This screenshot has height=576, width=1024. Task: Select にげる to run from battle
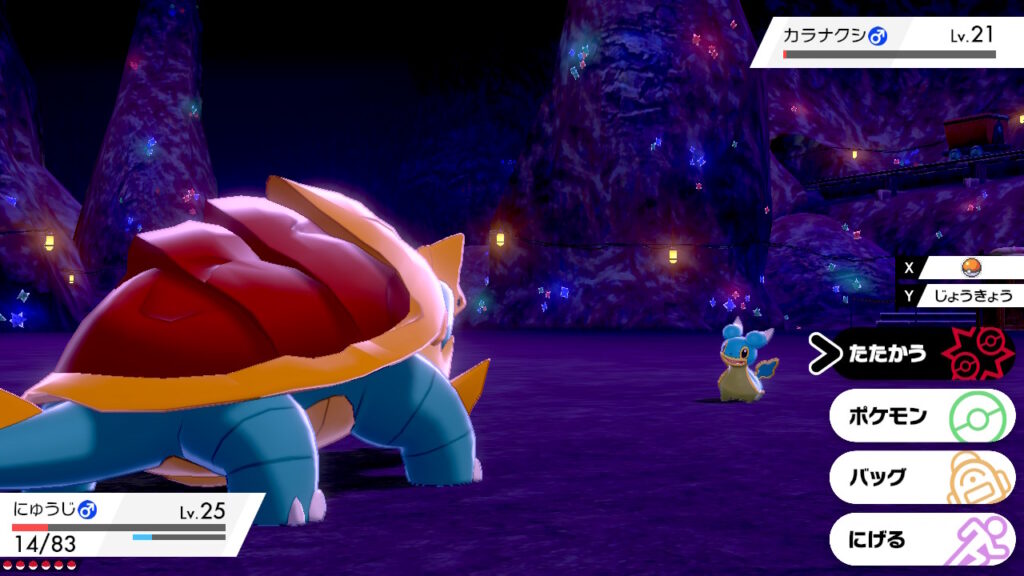920,540
